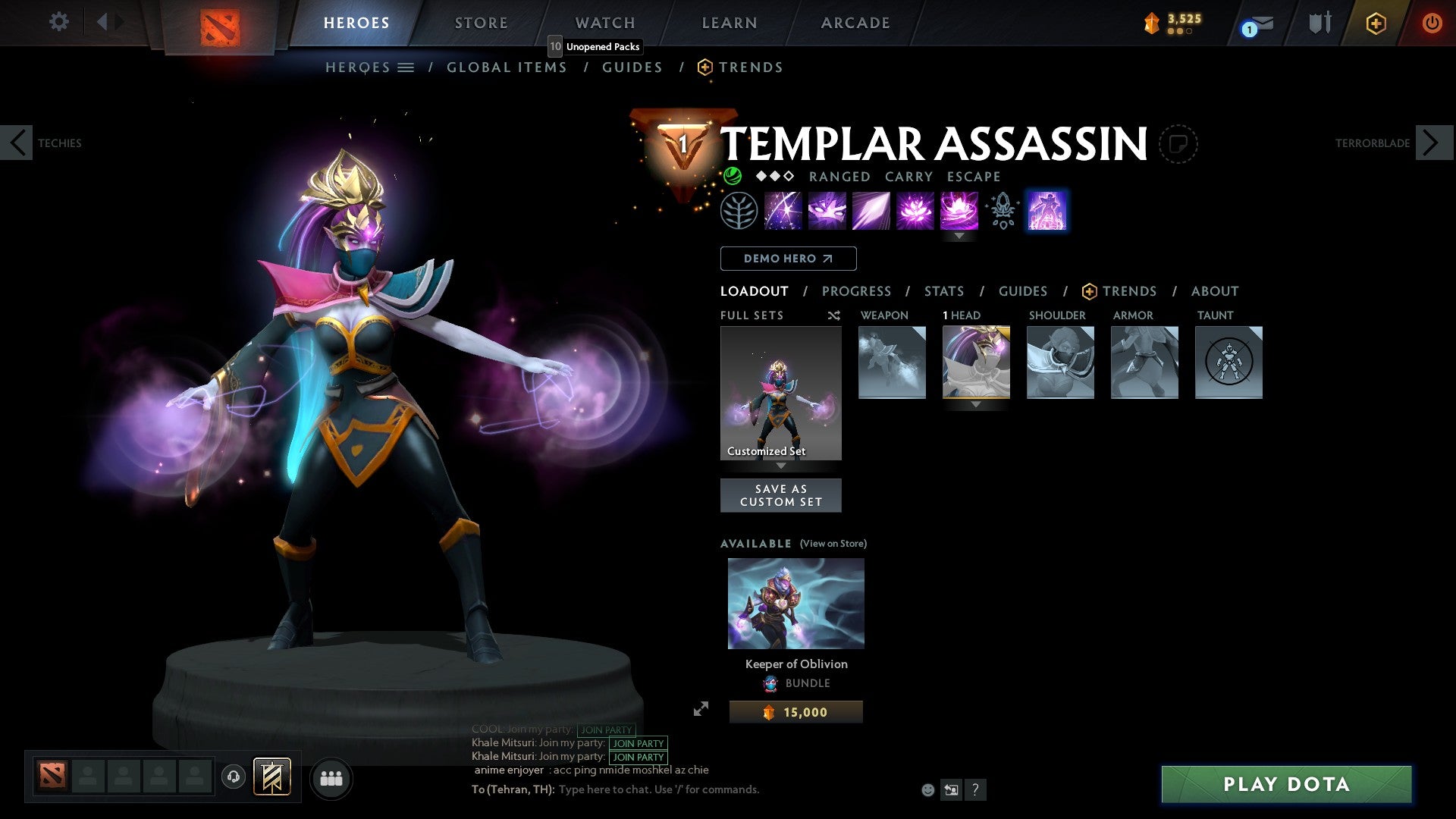Open the voice chat headset icon
The height and width of the screenshot is (819, 1456).
(x=233, y=778)
